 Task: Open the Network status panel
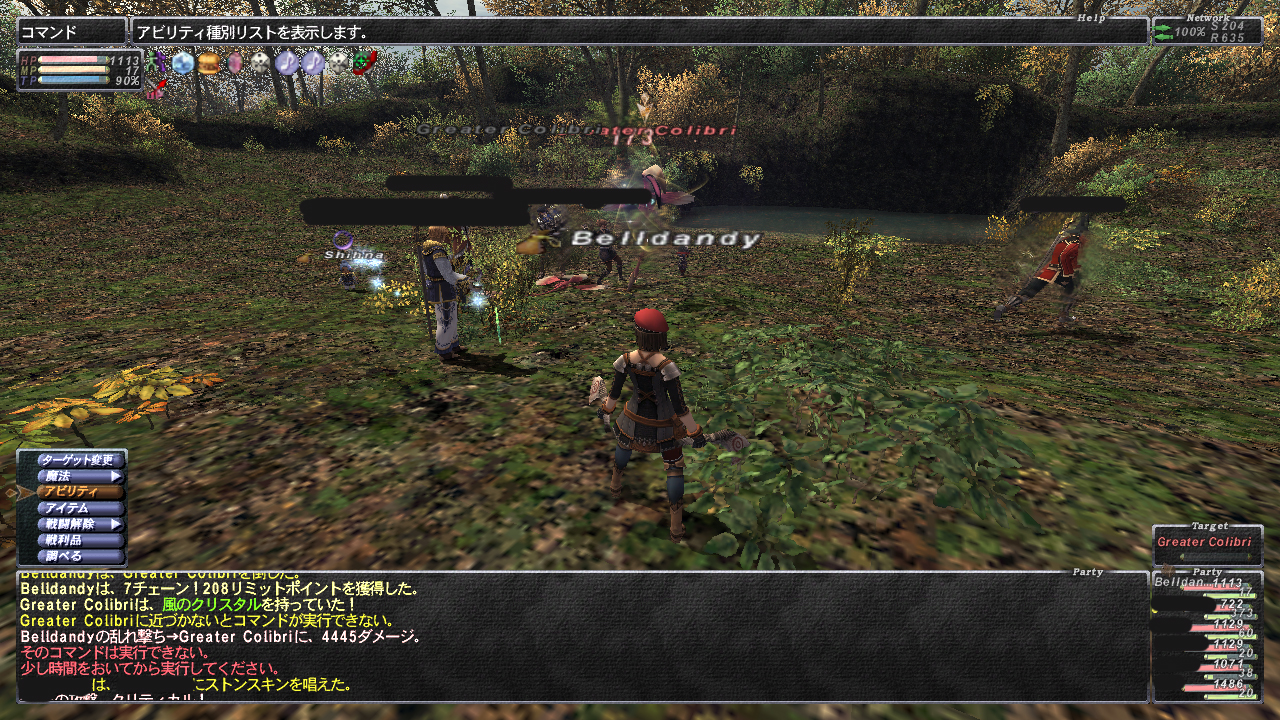[1207, 32]
